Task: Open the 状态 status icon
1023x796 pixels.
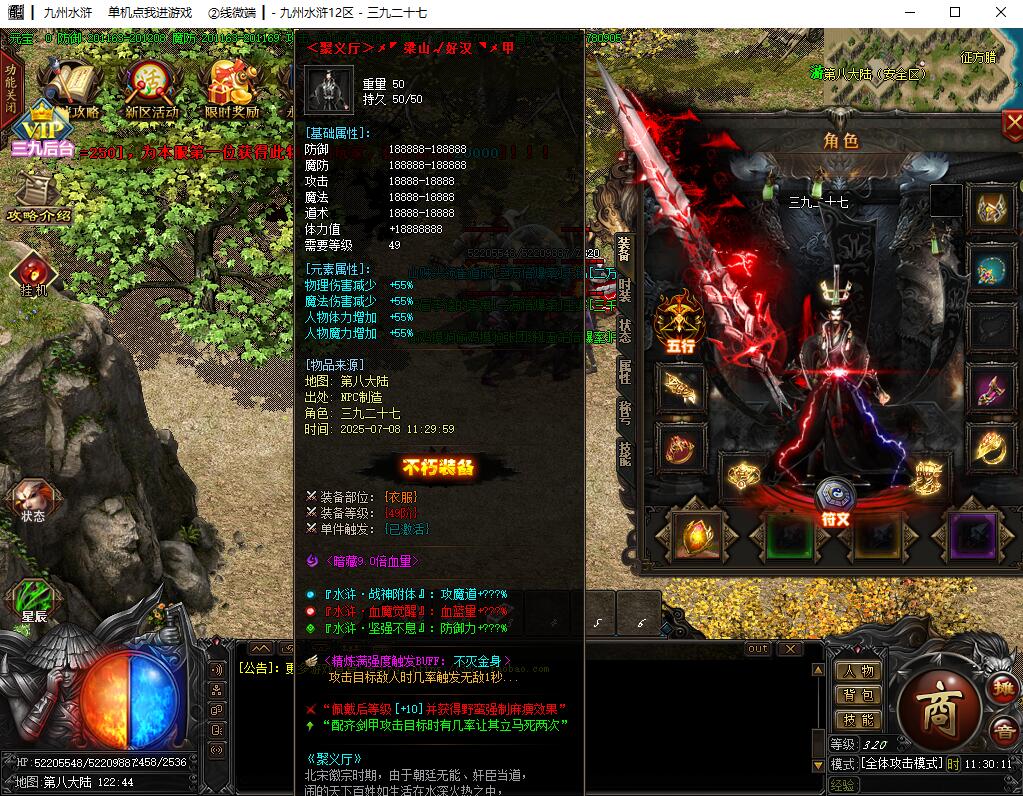Action: pyautogui.click(x=33, y=500)
